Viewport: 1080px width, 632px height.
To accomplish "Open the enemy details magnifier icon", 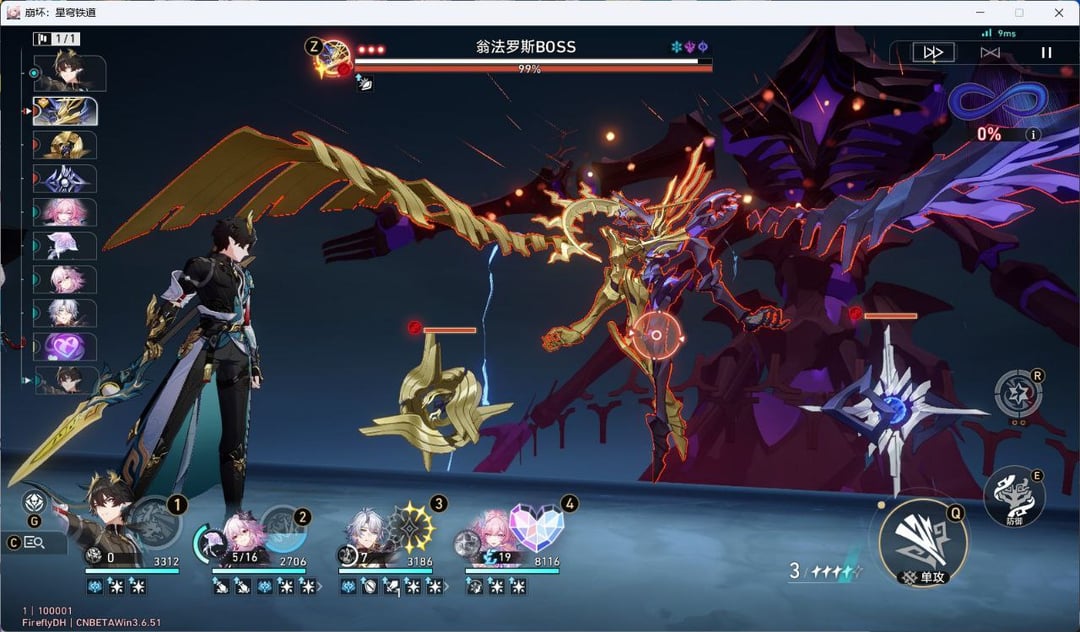I will [x=33, y=542].
